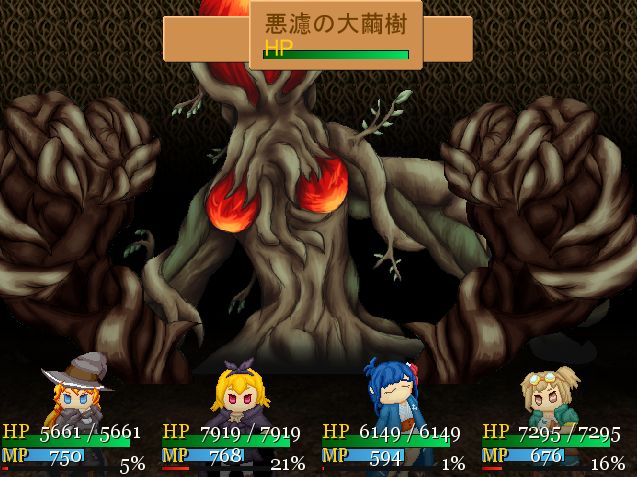Pick the goggles-wearing blonde party member
This screenshot has width=637, height=477.
(x=551, y=394)
